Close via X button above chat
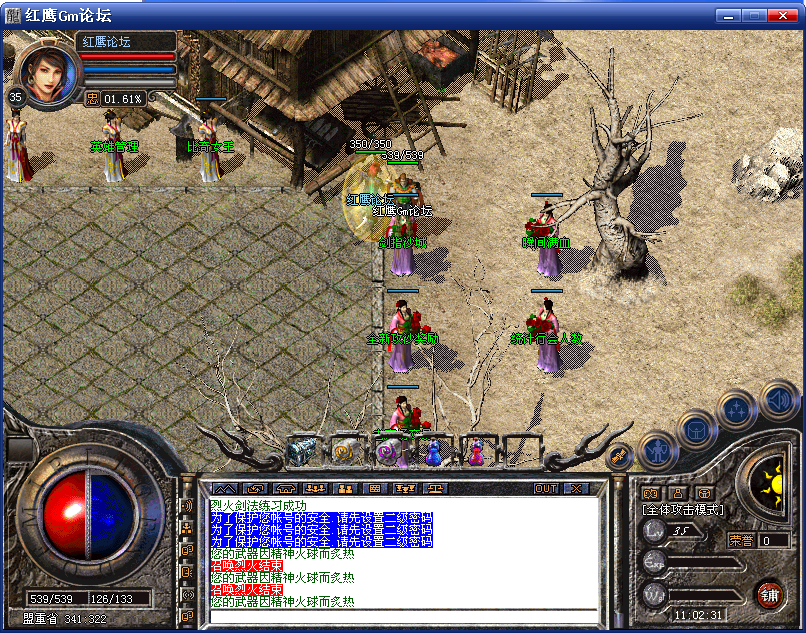 pyautogui.click(x=576, y=488)
